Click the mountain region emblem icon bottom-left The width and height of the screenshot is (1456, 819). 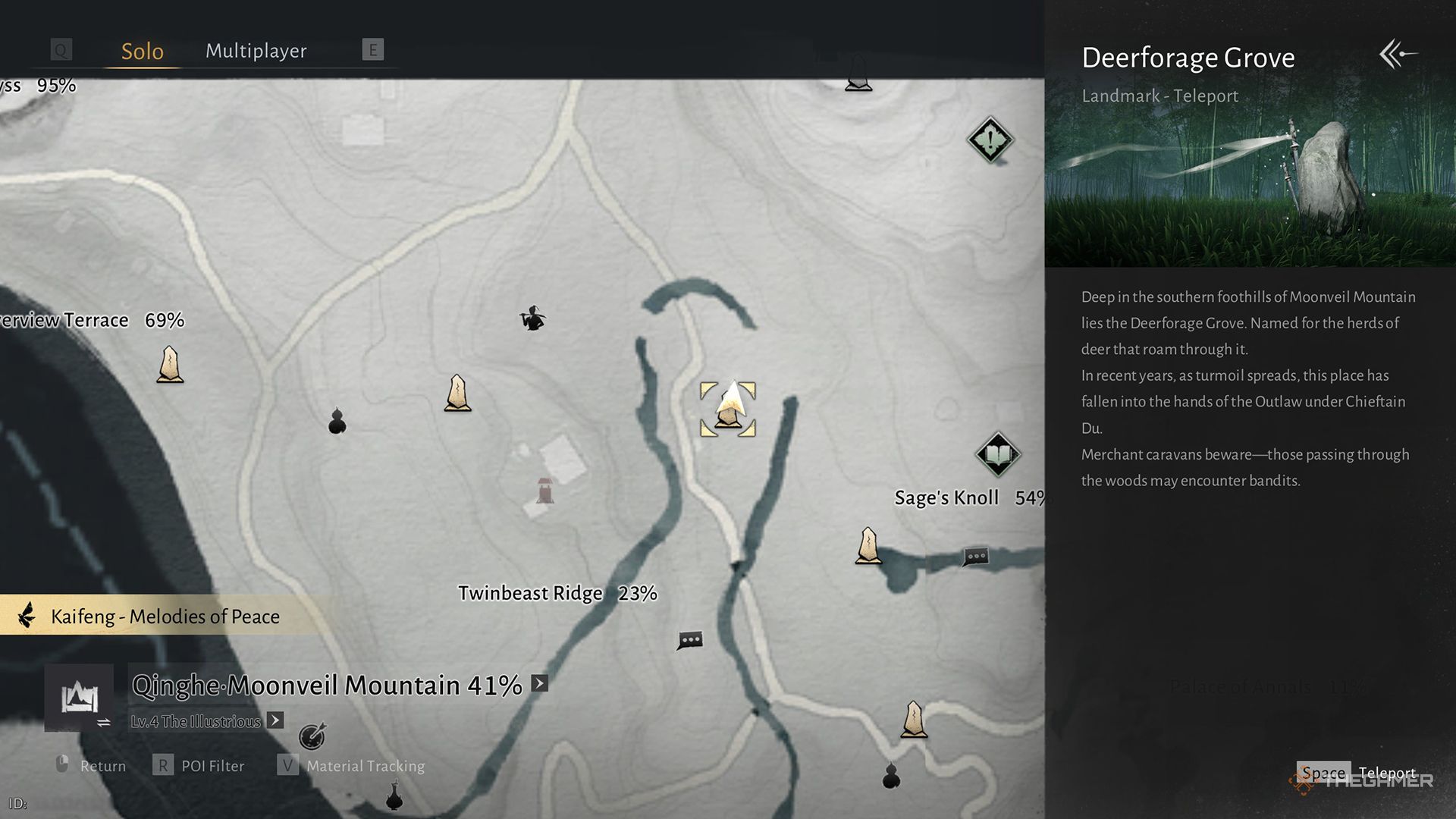80,698
